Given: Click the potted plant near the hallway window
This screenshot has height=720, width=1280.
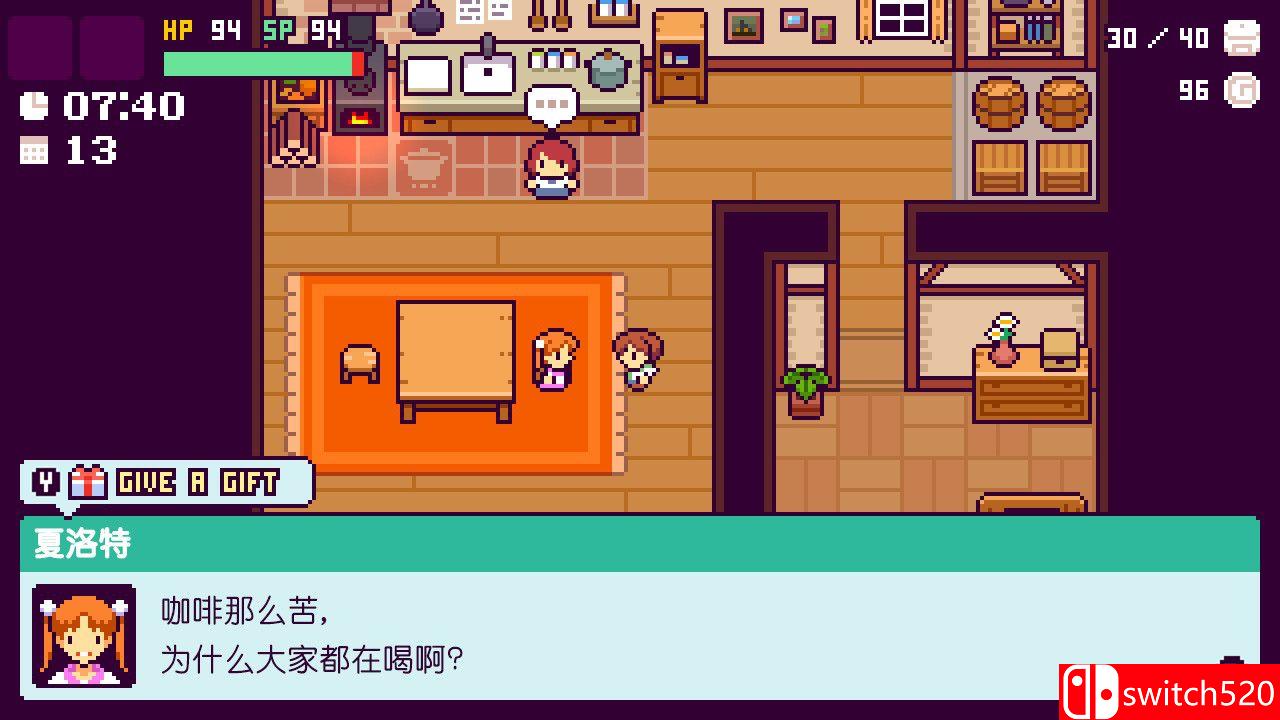Looking at the screenshot, I should [805, 390].
